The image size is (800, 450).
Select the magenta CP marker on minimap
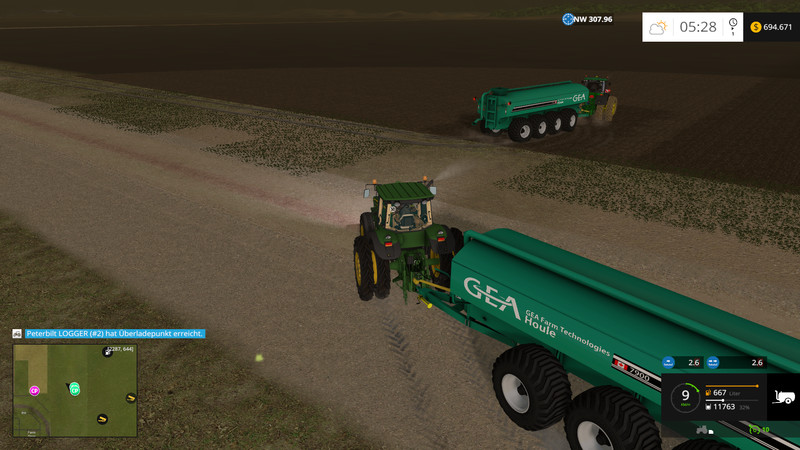[x=35, y=390]
